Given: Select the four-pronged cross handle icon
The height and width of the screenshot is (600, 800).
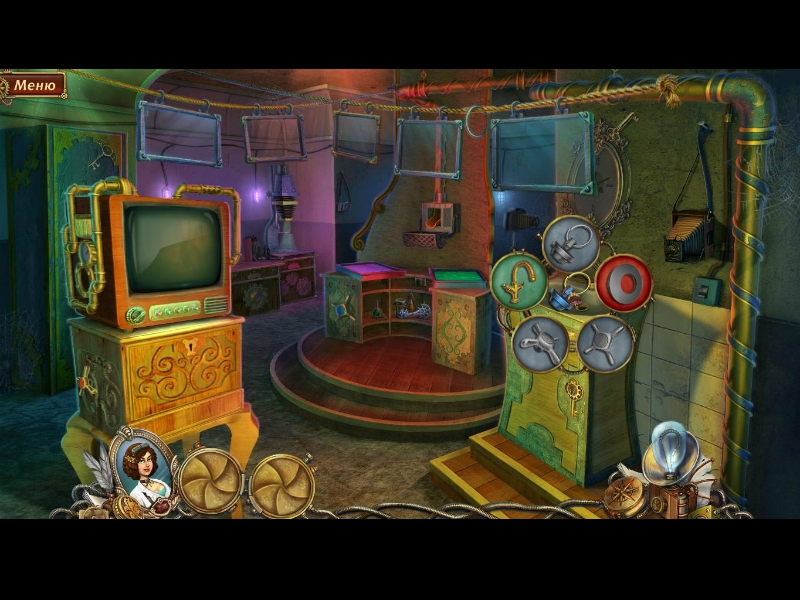Looking at the screenshot, I should click(605, 343).
